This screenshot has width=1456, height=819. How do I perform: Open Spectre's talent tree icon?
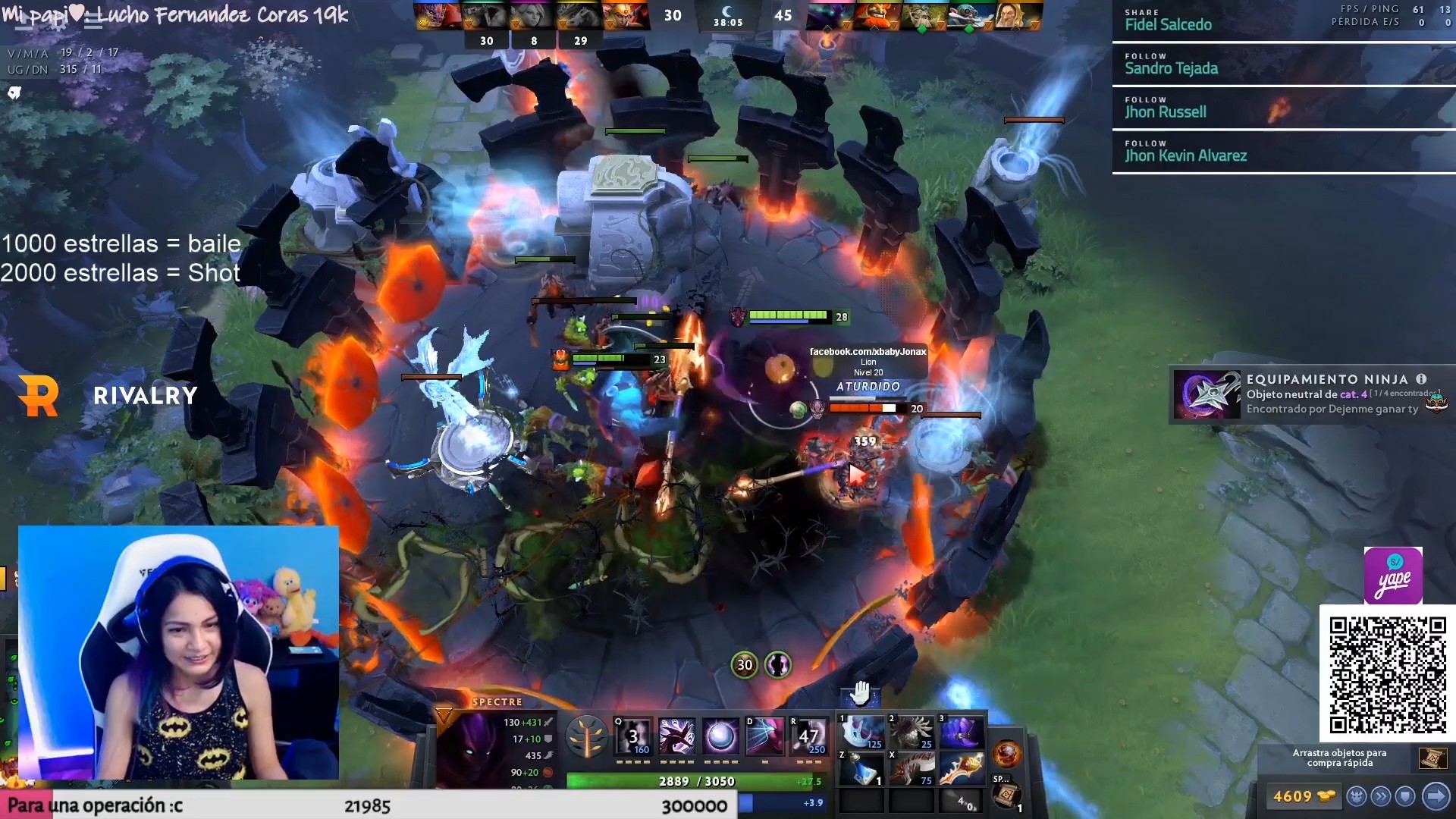click(x=586, y=736)
